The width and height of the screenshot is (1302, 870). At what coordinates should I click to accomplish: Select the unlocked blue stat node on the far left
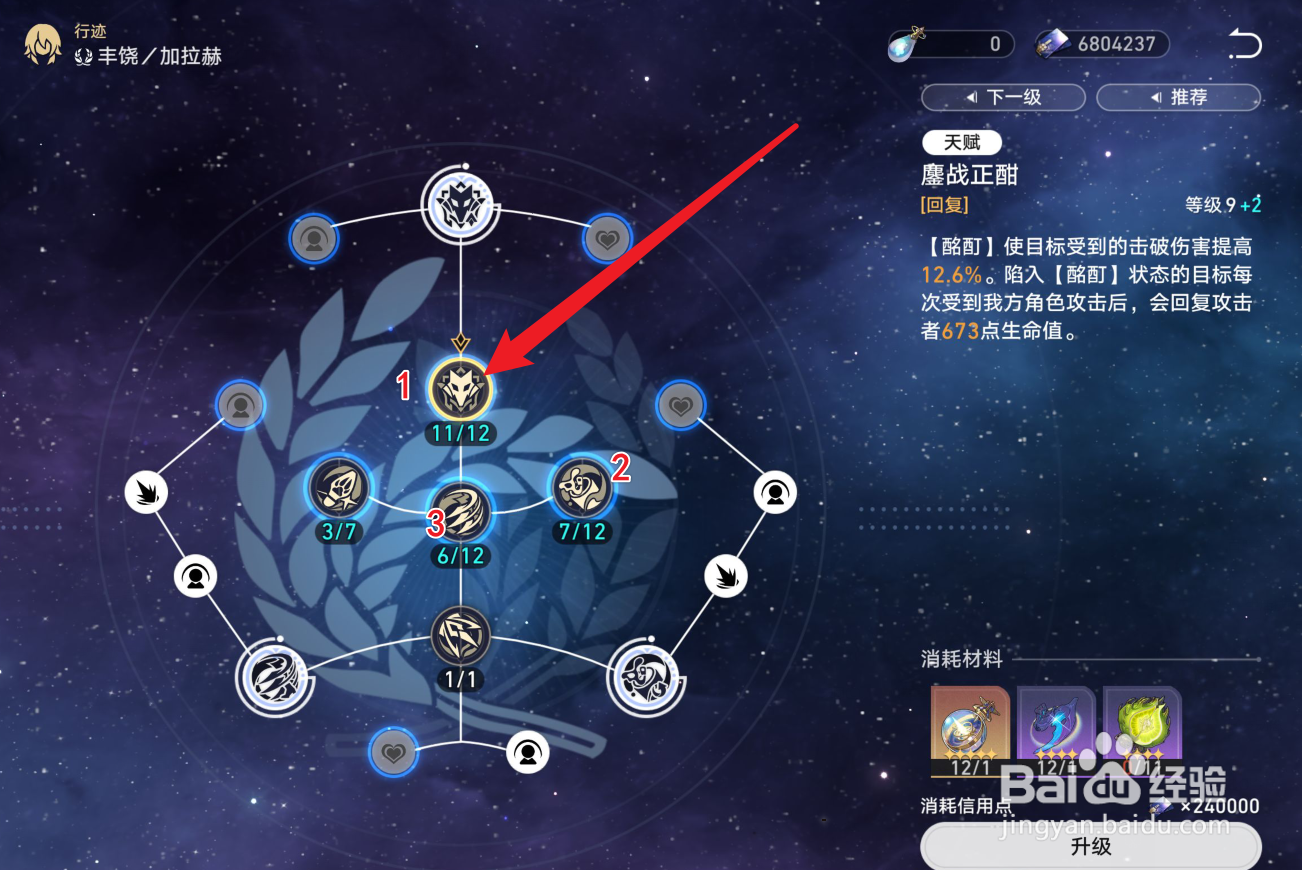pyautogui.click(x=240, y=406)
